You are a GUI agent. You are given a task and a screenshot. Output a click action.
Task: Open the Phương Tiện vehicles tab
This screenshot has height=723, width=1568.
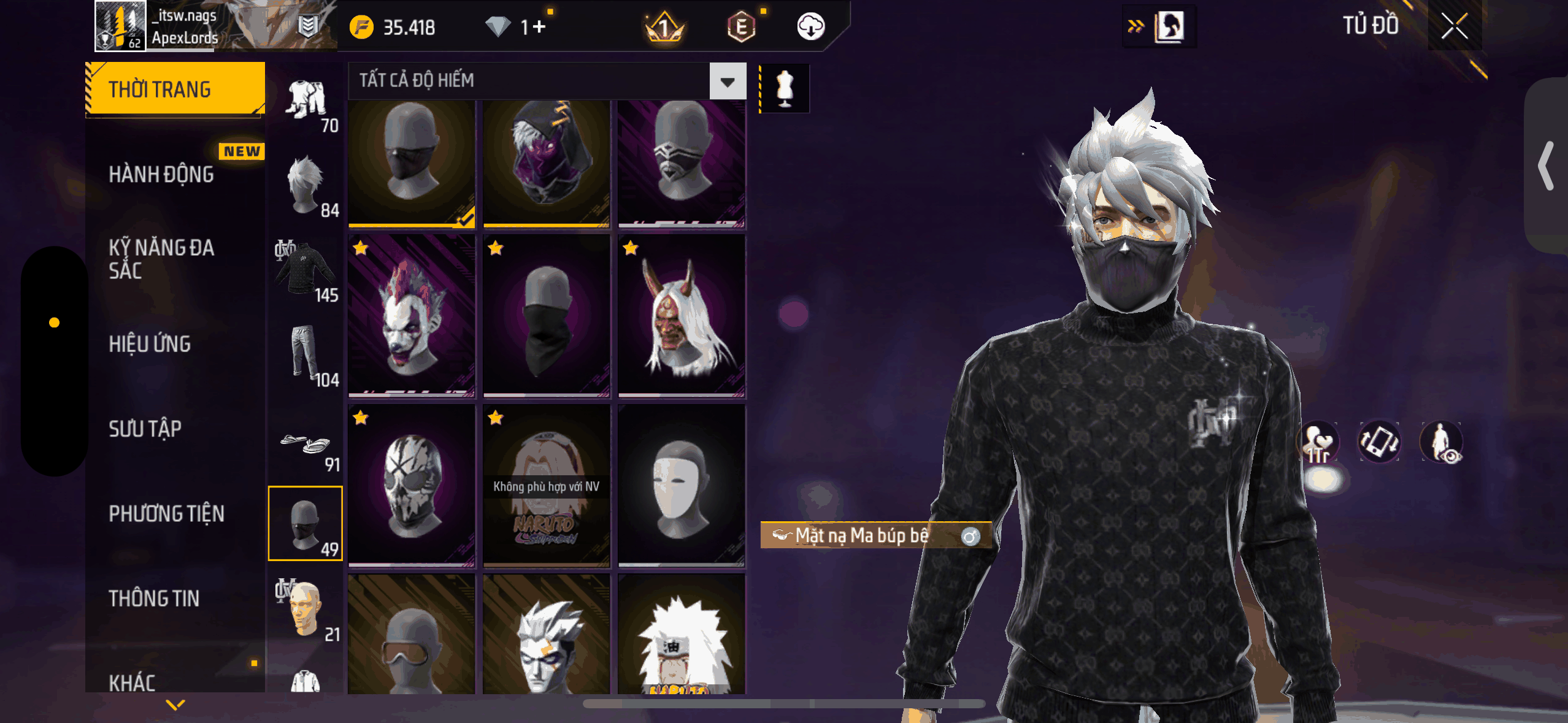click(x=166, y=513)
